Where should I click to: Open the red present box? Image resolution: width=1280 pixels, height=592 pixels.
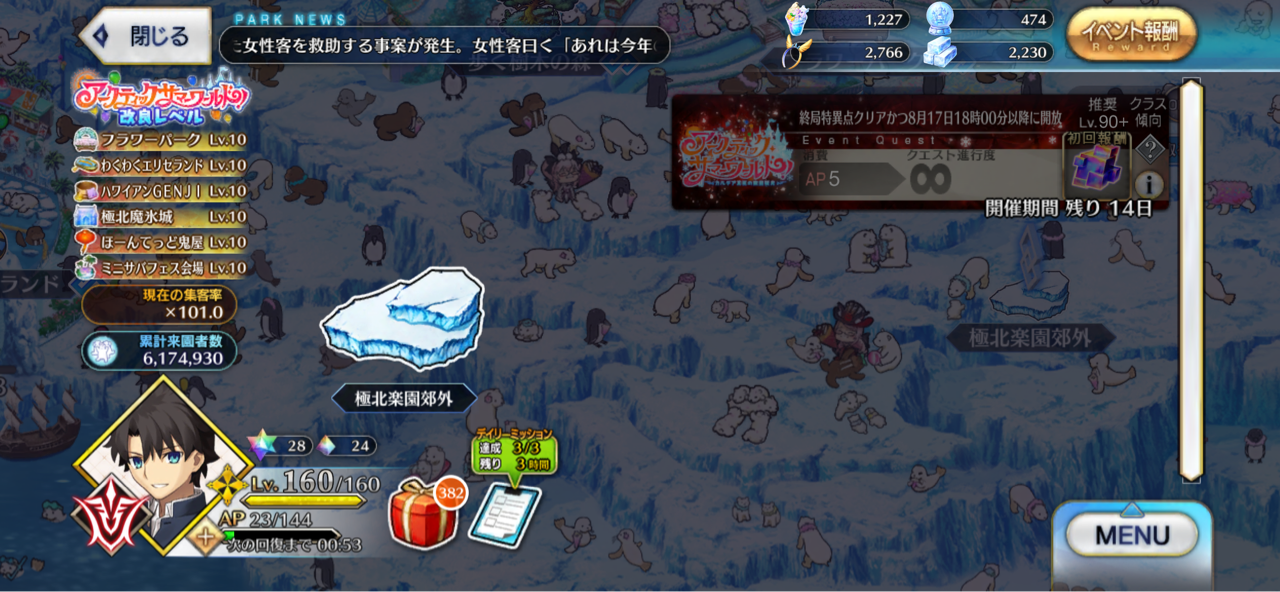click(424, 513)
